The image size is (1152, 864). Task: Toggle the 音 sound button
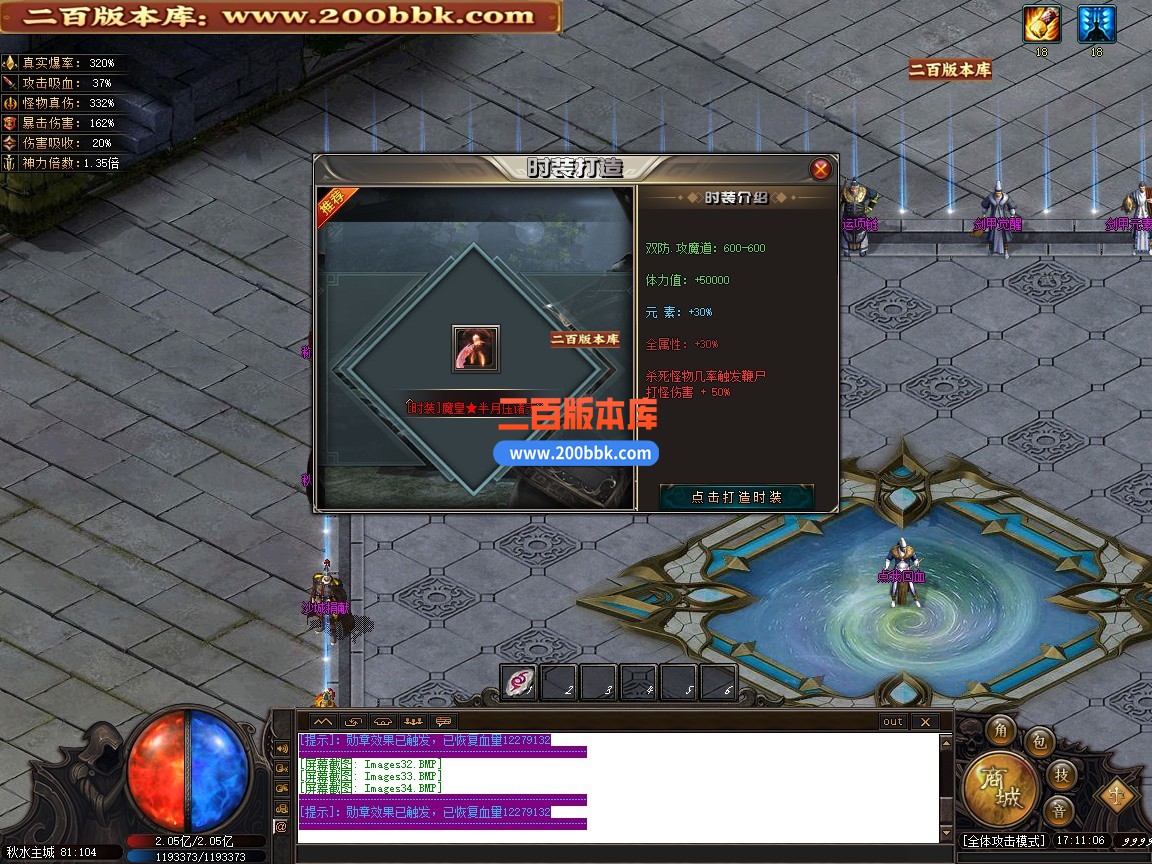(x=1058, y=809)
